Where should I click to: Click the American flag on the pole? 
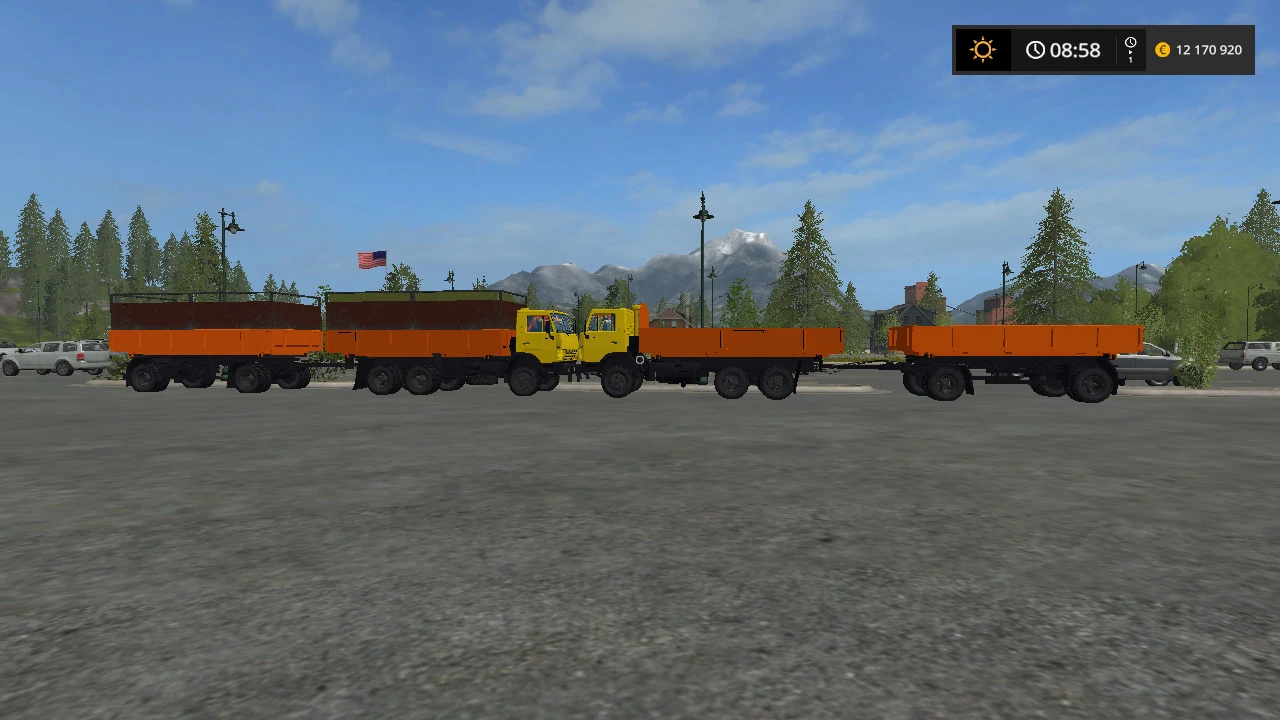[x=372, y=257]
